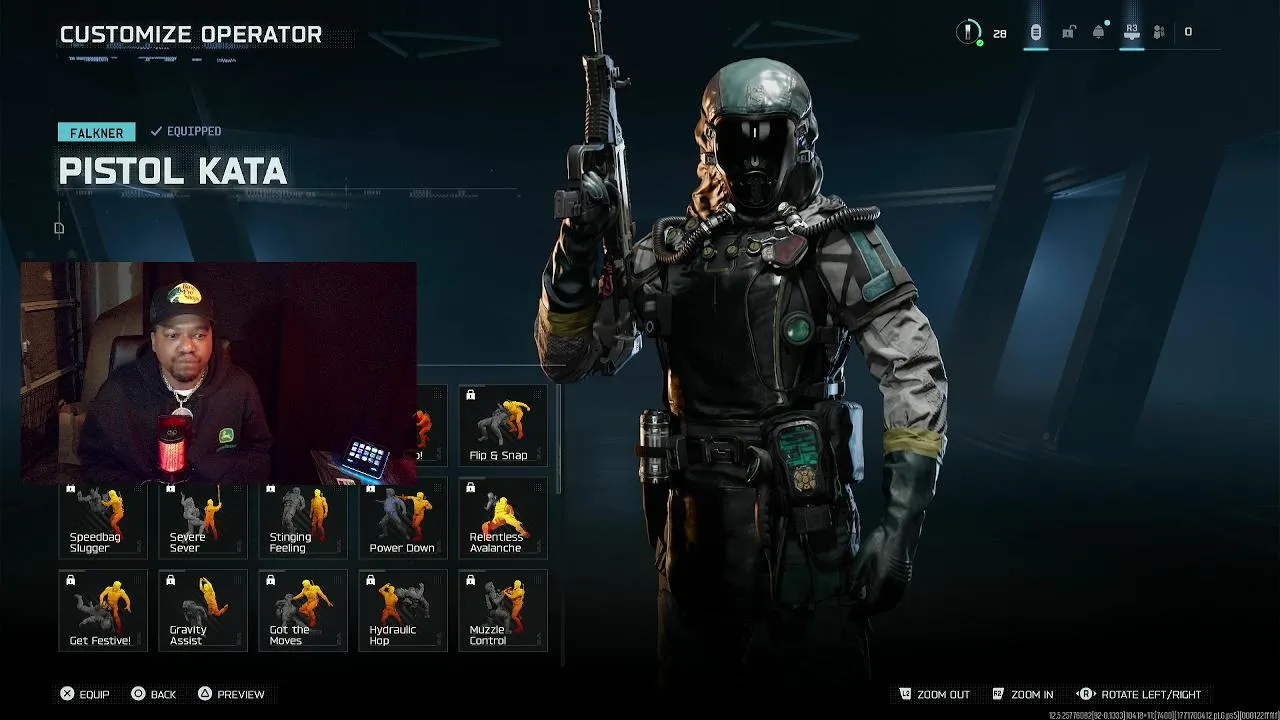1280x720 pixels.
Task: Pick the Severe Sever finishing move
Action: [202, 519]
